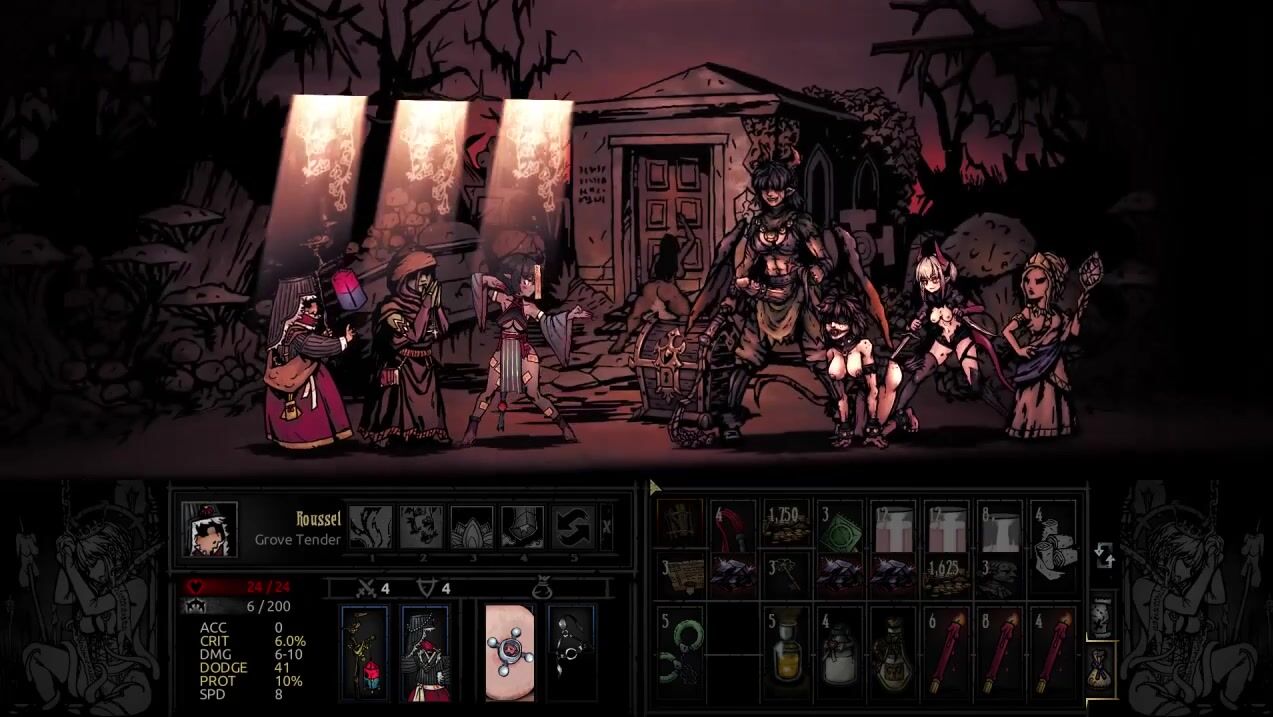Select Roussel's hero portrait
This screenshot has width=1273, height=717.
click(210, 528)
